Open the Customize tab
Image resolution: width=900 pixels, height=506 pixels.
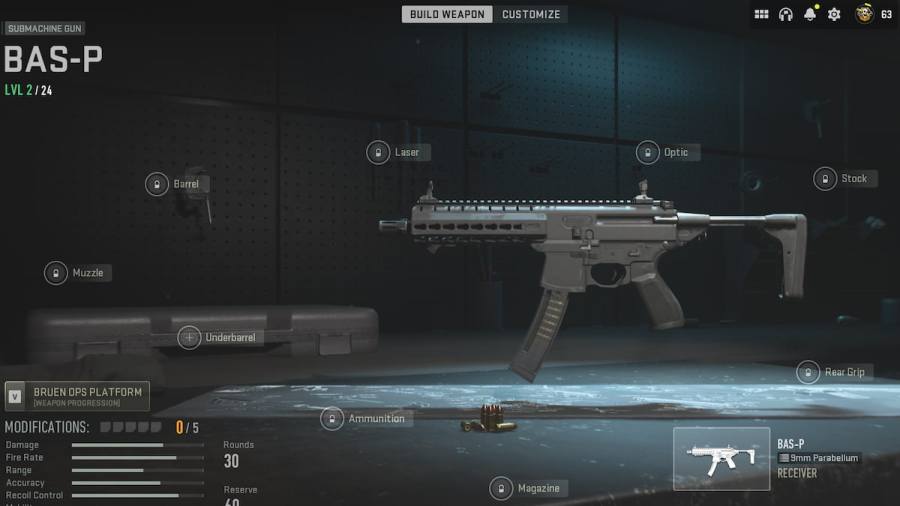pos(531,14)
